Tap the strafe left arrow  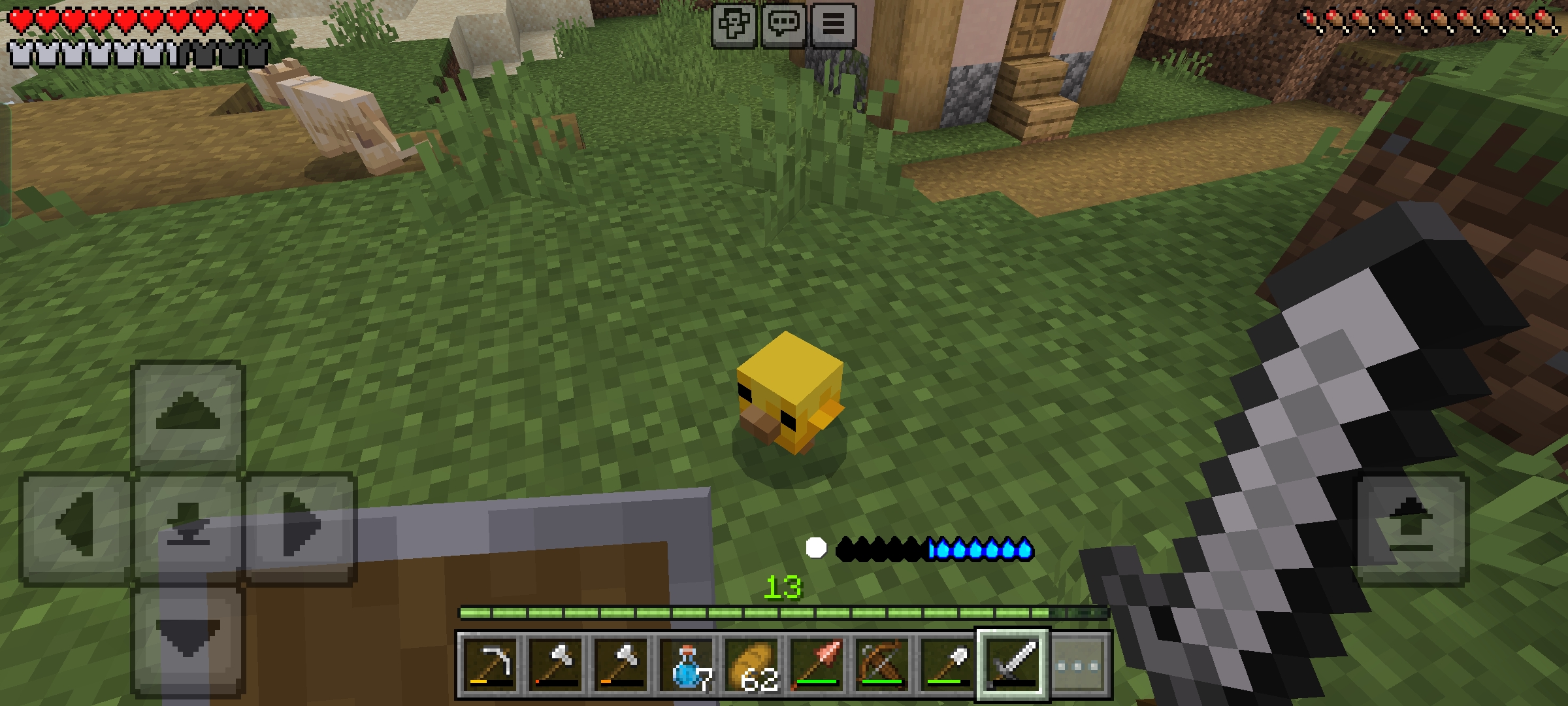[76, 527]
